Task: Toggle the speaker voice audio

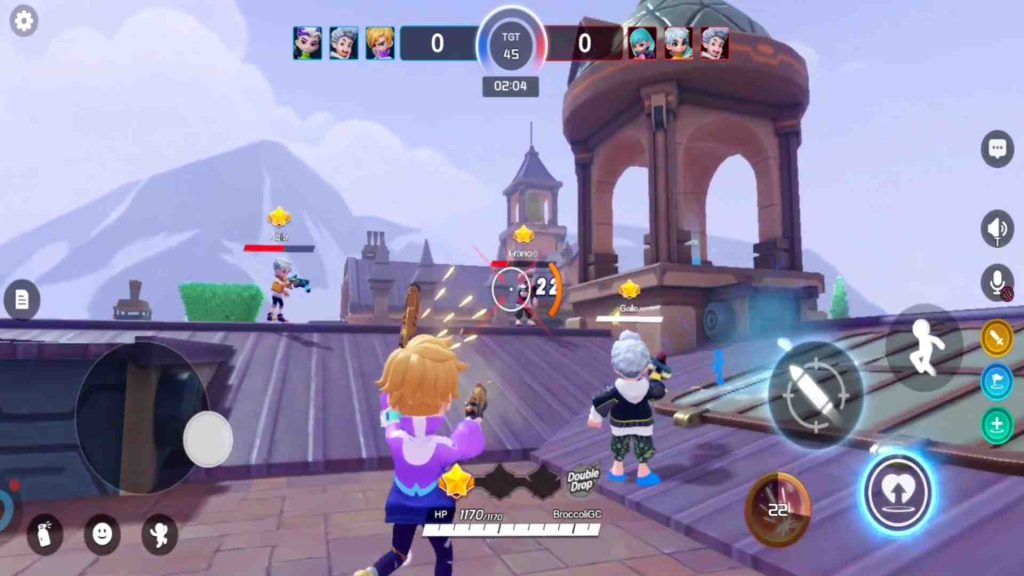Action: click(997, 229)
